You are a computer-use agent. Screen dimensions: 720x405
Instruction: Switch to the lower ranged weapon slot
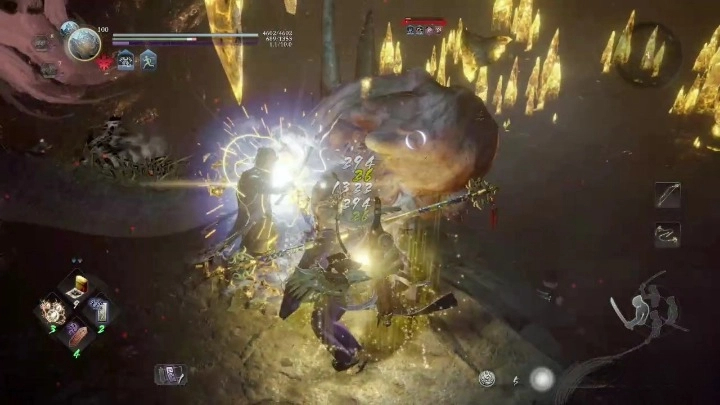pyautogui.click(x=667, y=235)
